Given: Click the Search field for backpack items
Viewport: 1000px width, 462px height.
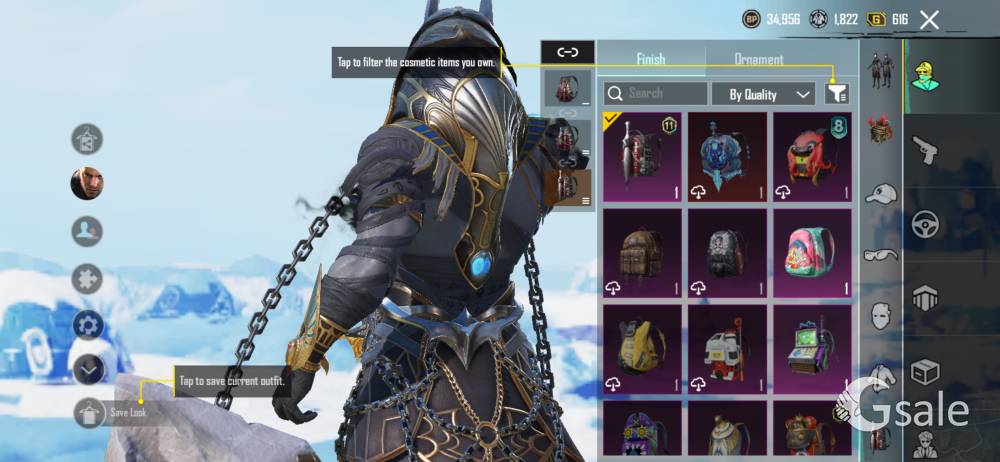Looking at the screenshot, I should [x=655, y=93].
